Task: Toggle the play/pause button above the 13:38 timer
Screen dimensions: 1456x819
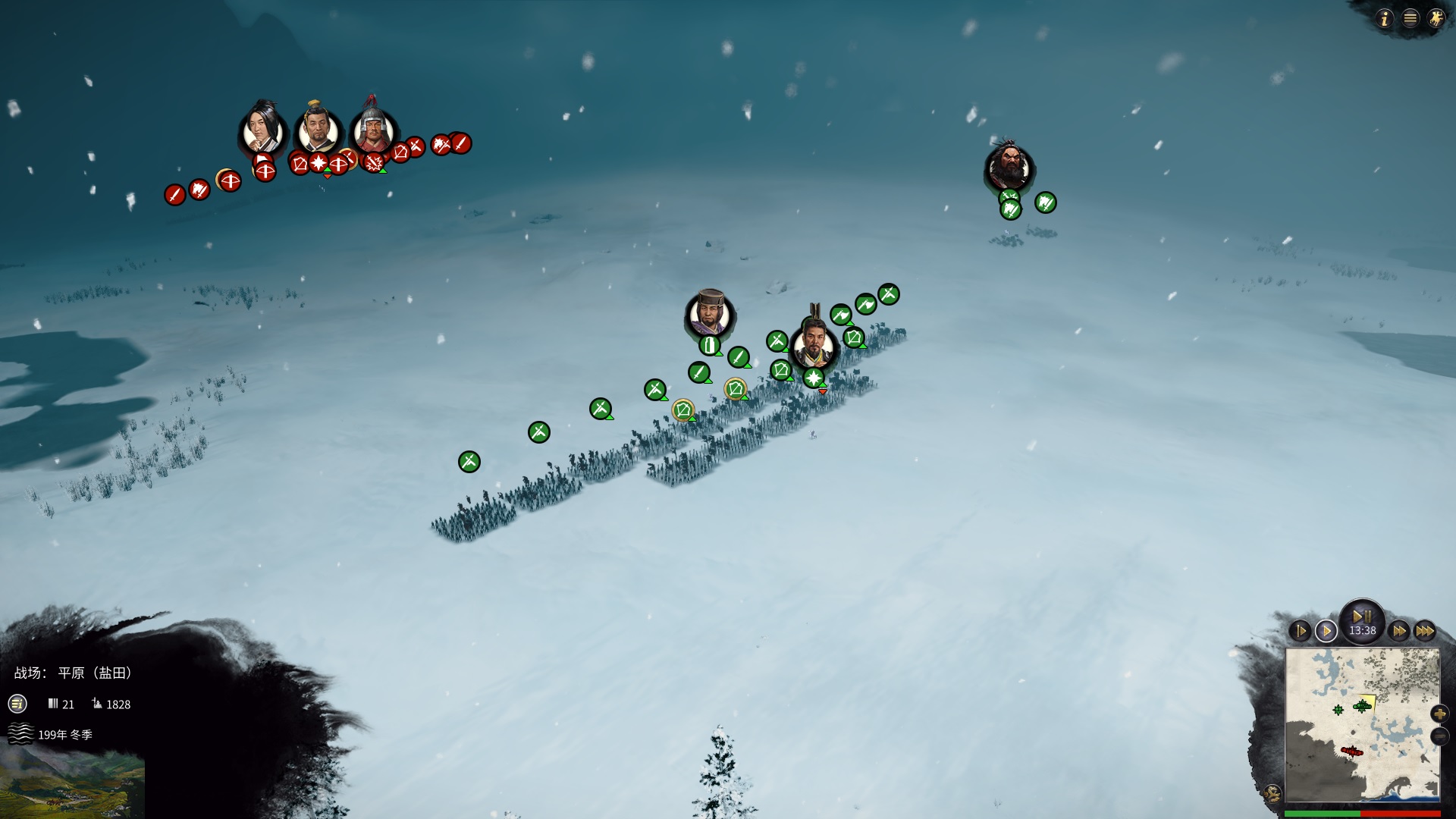Action: point(1362,616)
